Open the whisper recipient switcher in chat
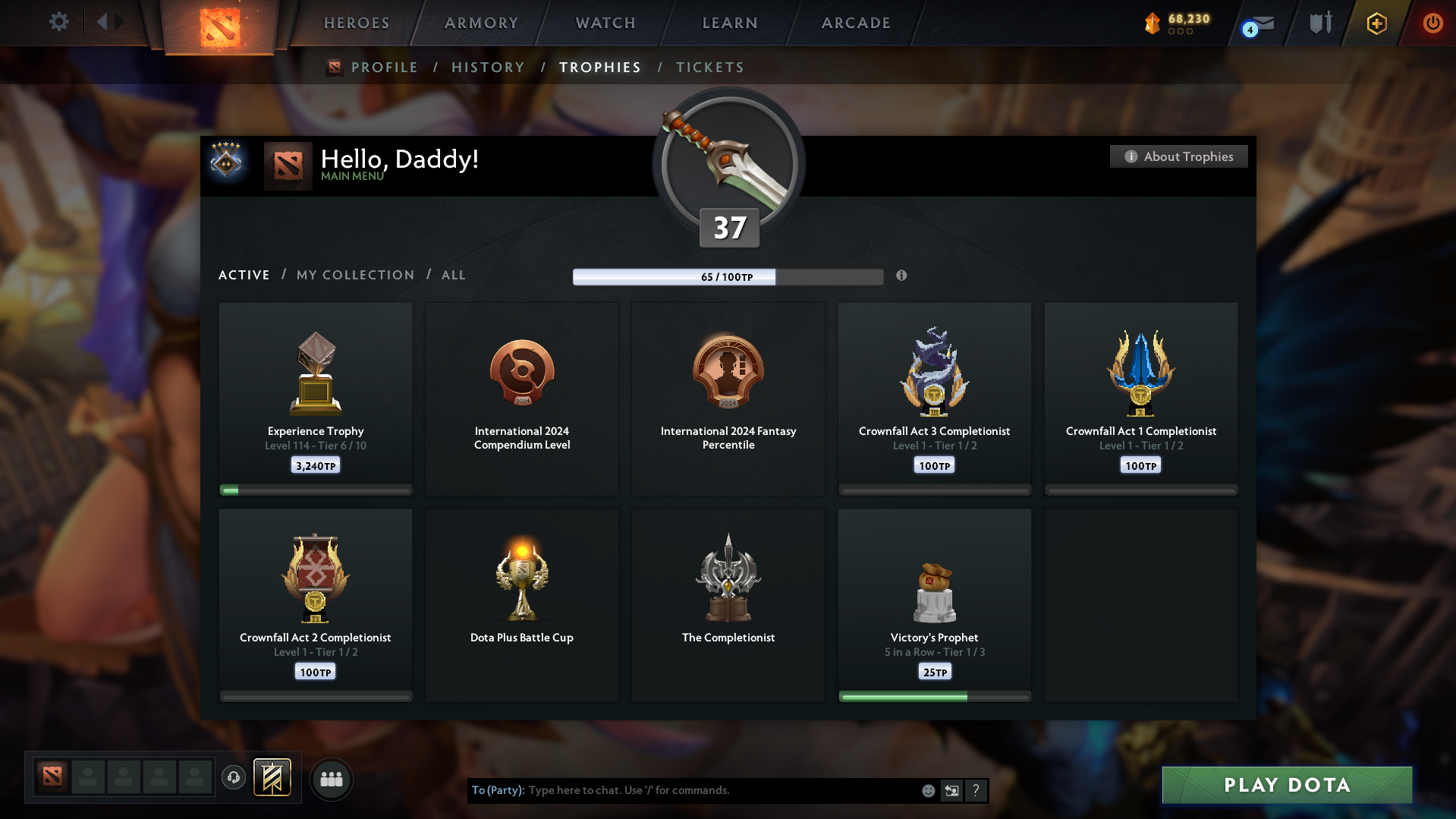The width and height of the screenshot is (1456, 819). point(951,790)
